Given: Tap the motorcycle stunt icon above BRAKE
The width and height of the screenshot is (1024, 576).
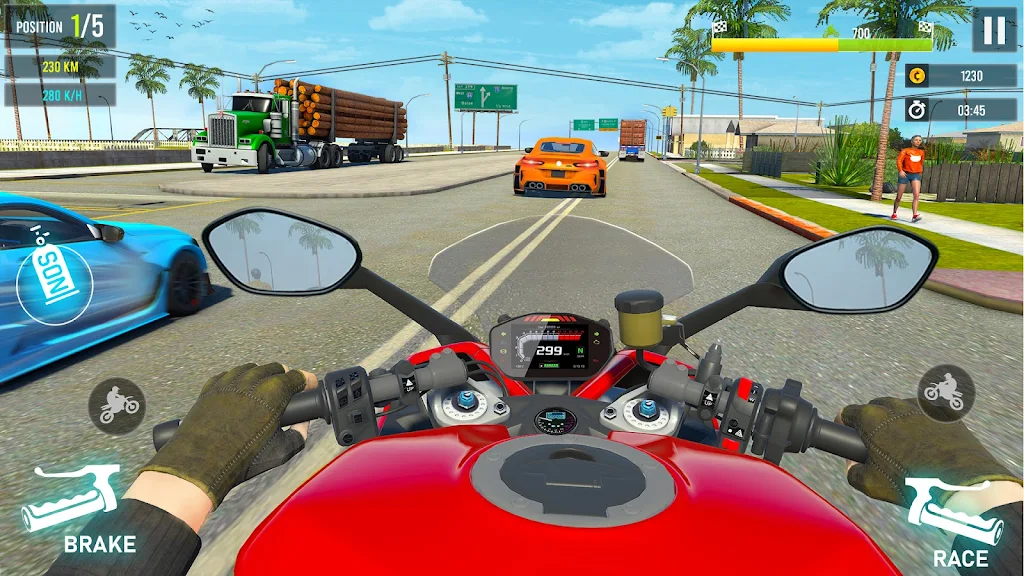Looking at the screenshot, I should (117, 405).
